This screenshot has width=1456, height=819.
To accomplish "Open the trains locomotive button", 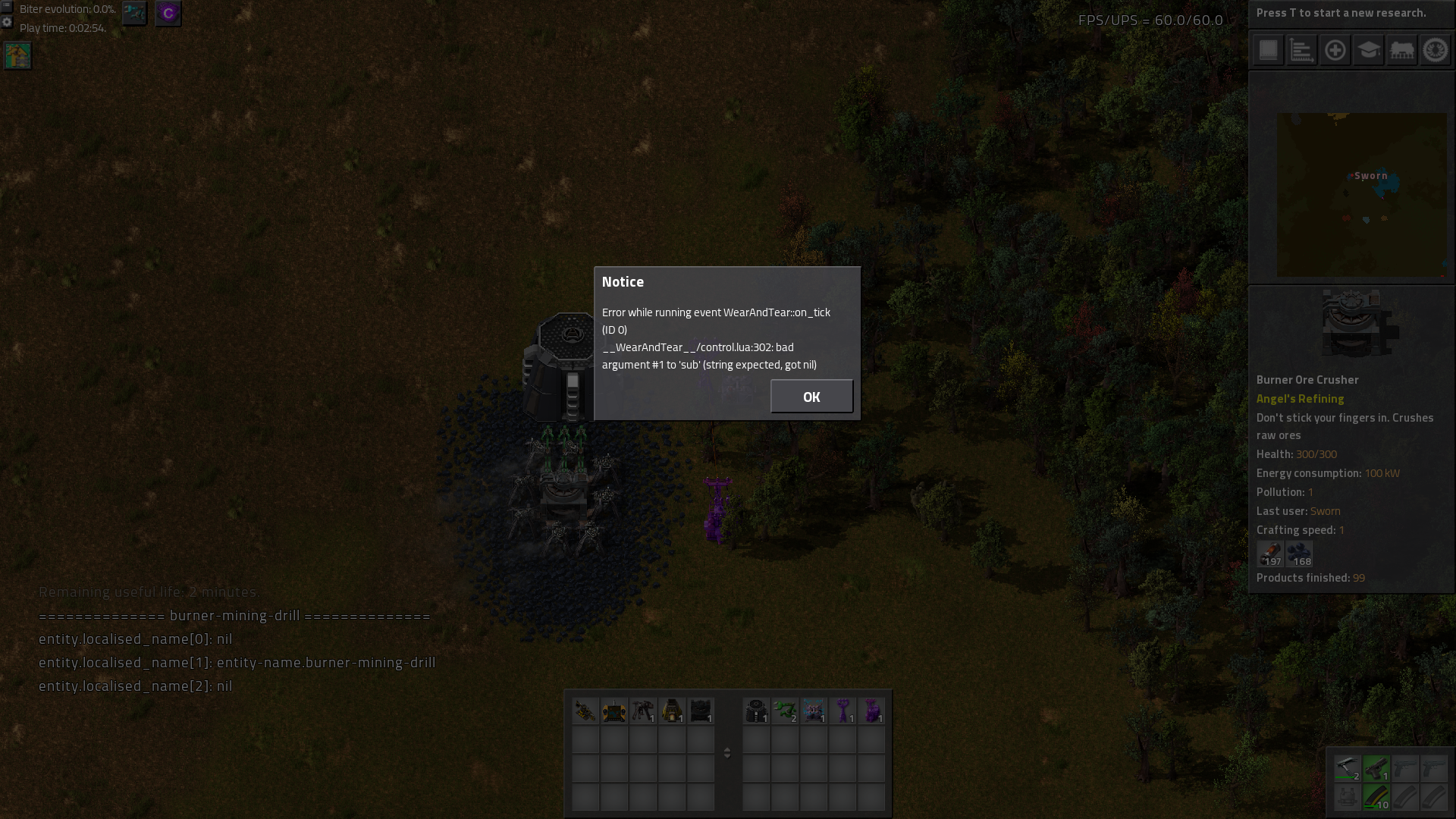I will (x=1401, y=51).
